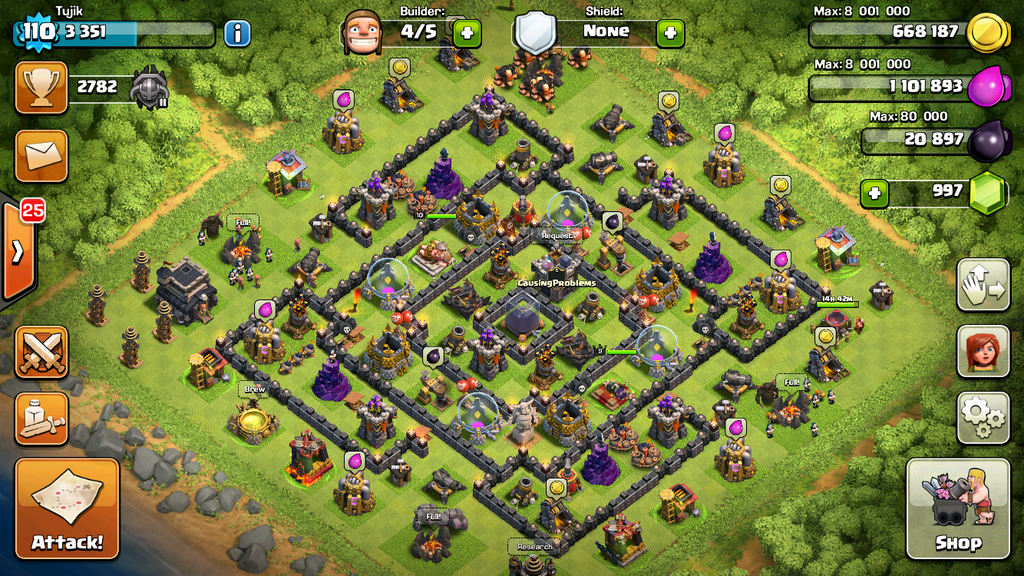This screenshot has height=576, width=1024.
Task: Tap the Attack! button
Action: click(x=67, y=508)
